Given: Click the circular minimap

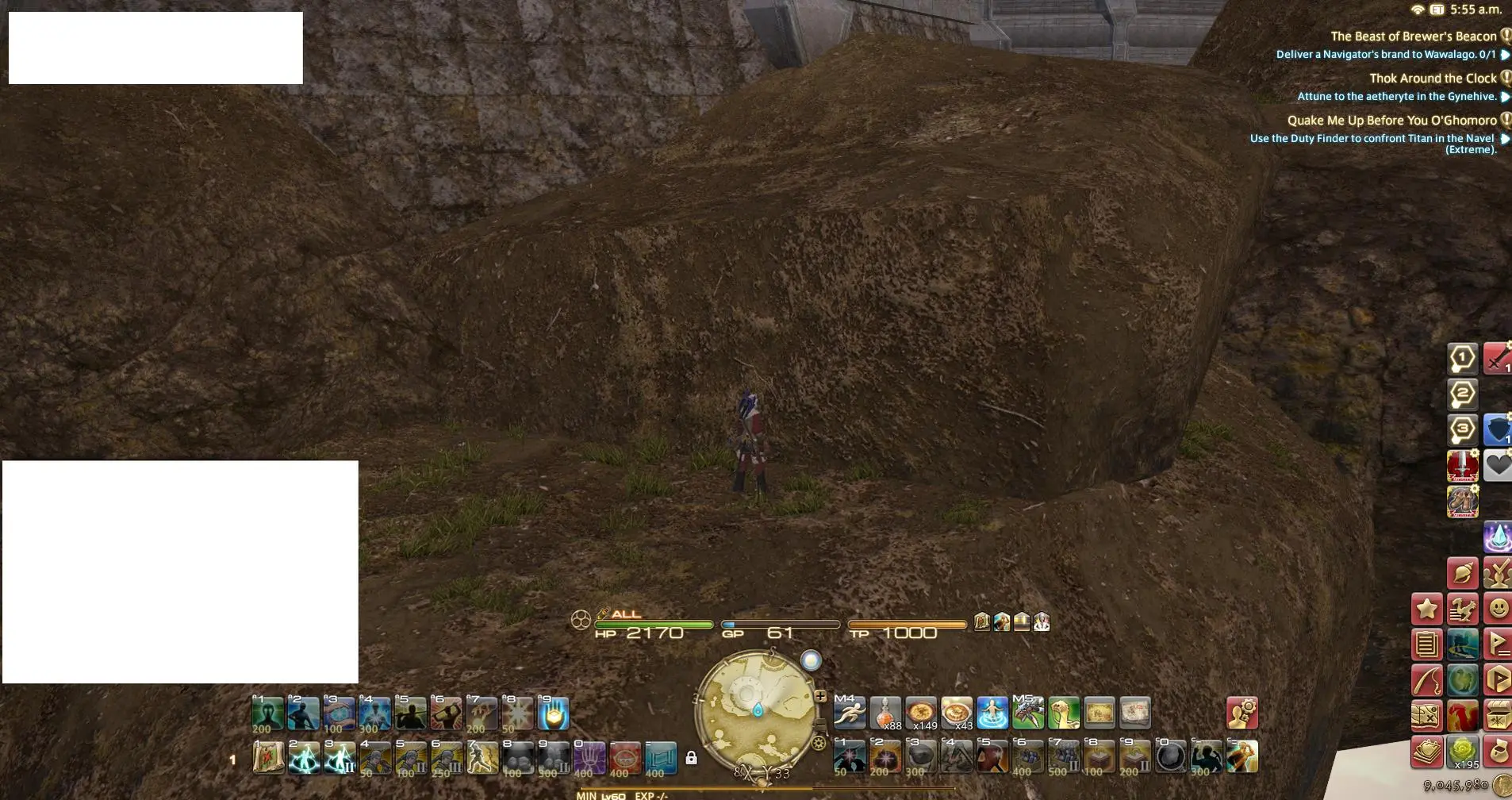Looking at the screenshot, I should point(756,709).
